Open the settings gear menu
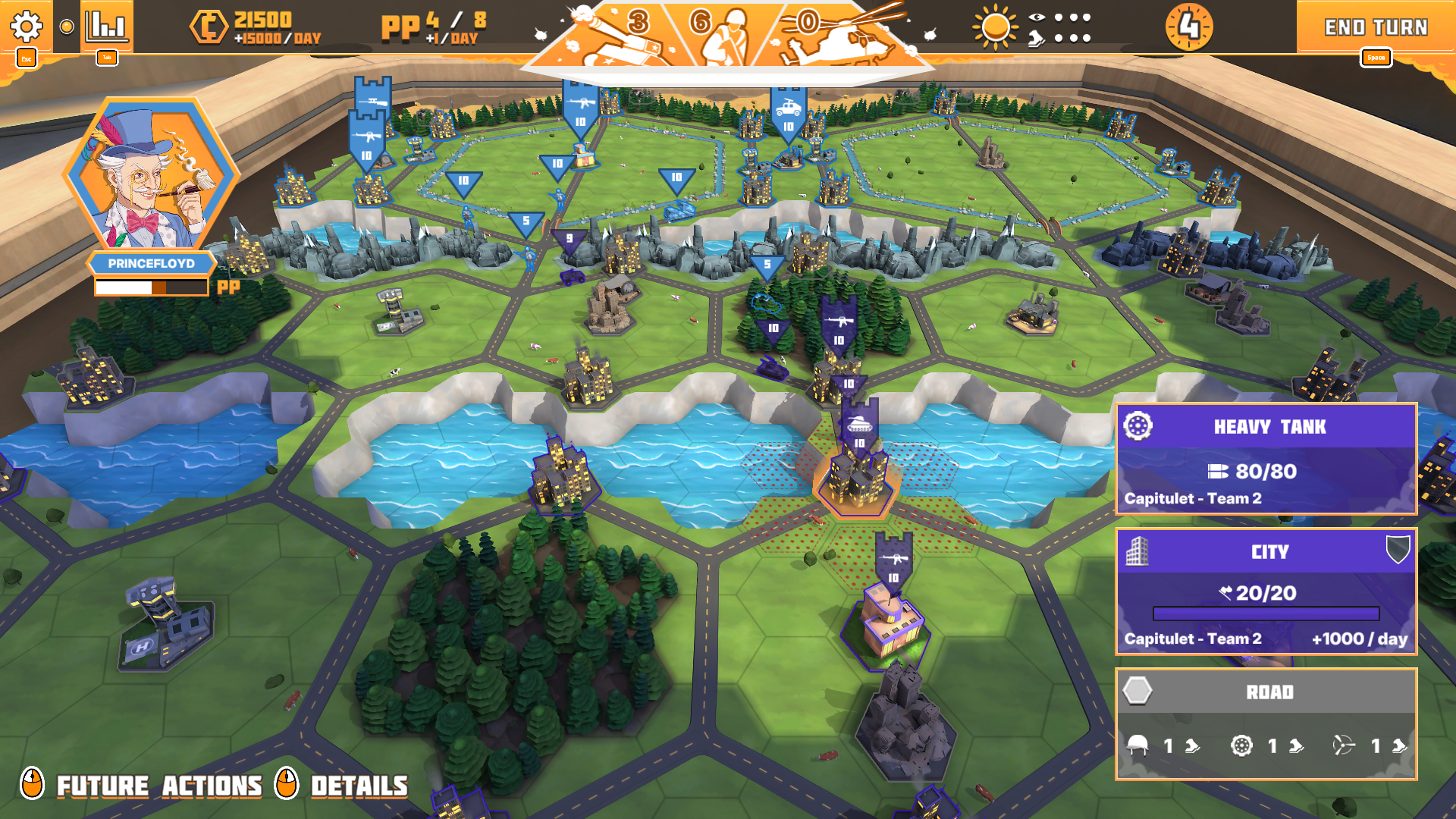The width and height of the screenshot is (1456, 819). [x=27, y=25]
